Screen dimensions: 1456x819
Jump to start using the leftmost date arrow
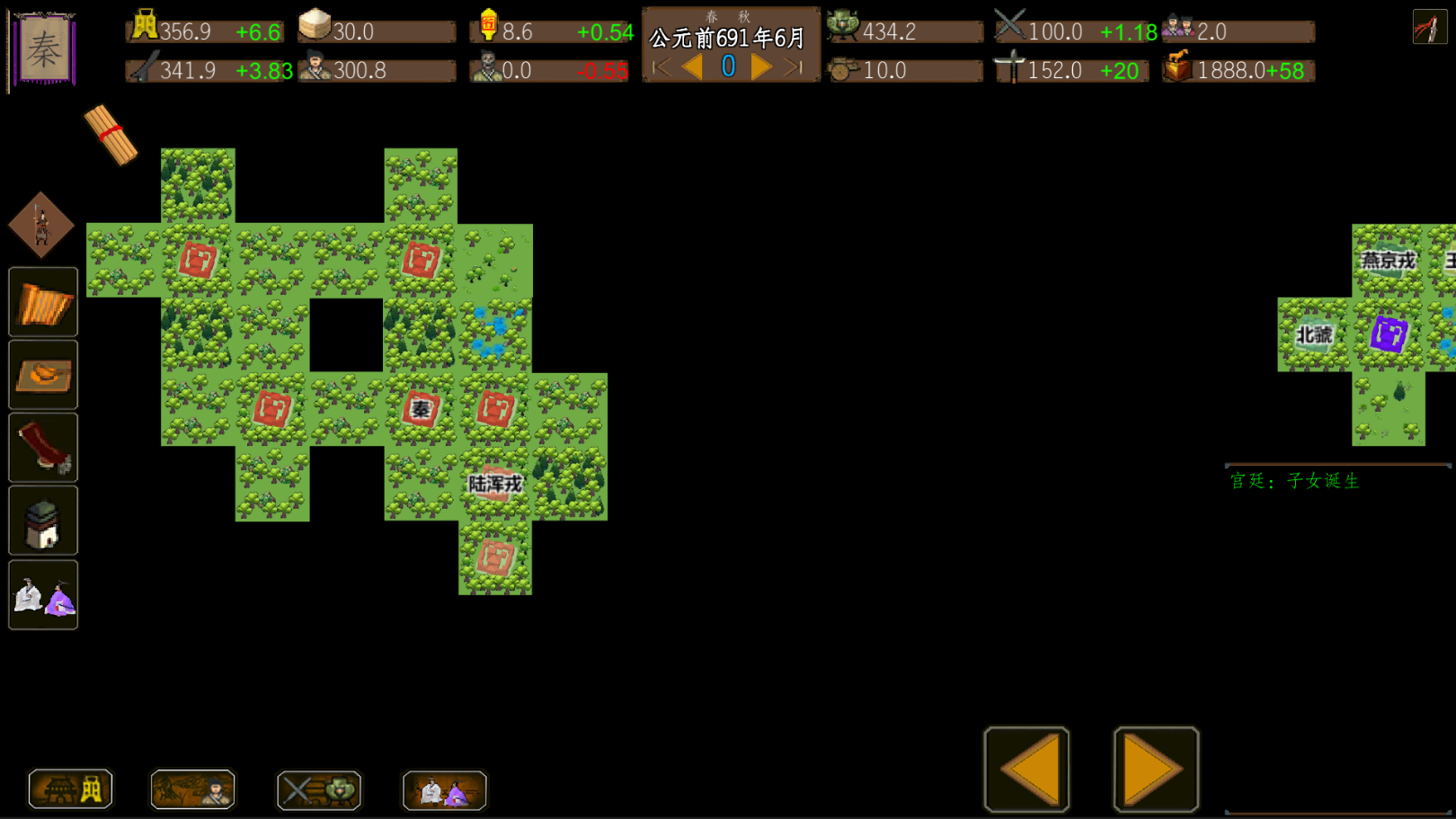pos(661,65)
